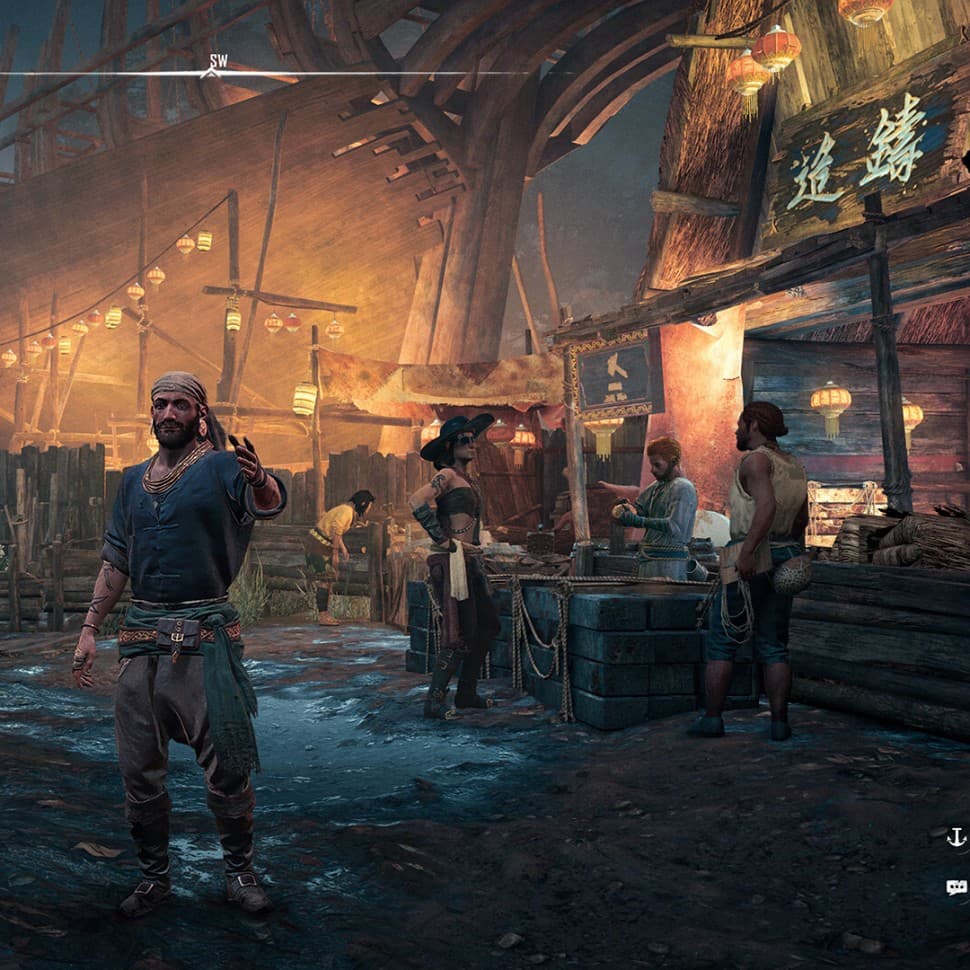Click the anchor icon
The width and height of the screenshot is (970, 970).
[x=956, y=836]
